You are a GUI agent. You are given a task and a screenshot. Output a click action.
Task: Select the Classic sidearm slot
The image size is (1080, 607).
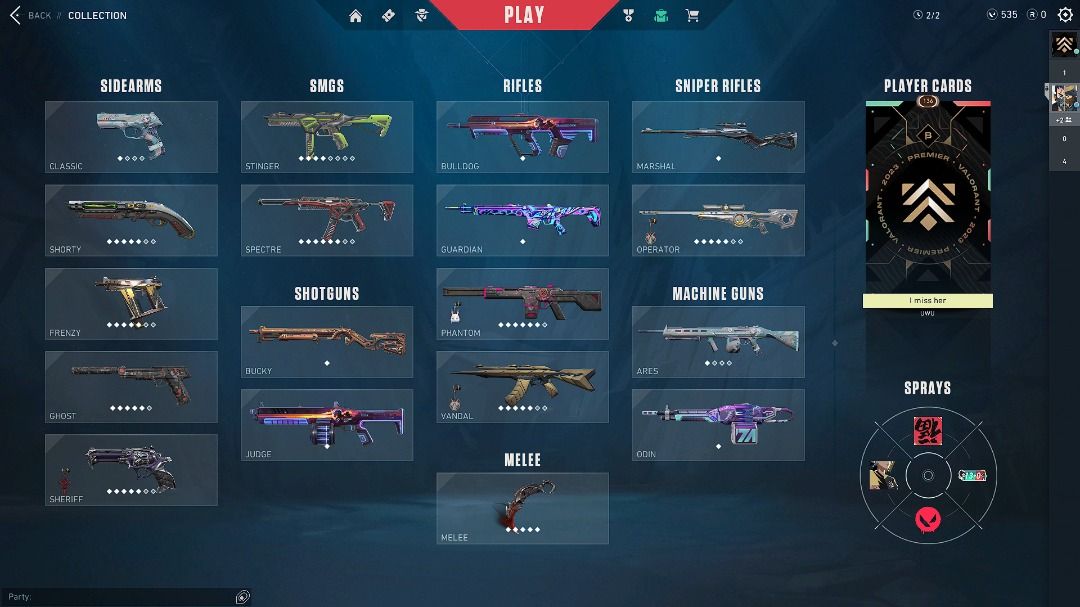click(131, 137)
